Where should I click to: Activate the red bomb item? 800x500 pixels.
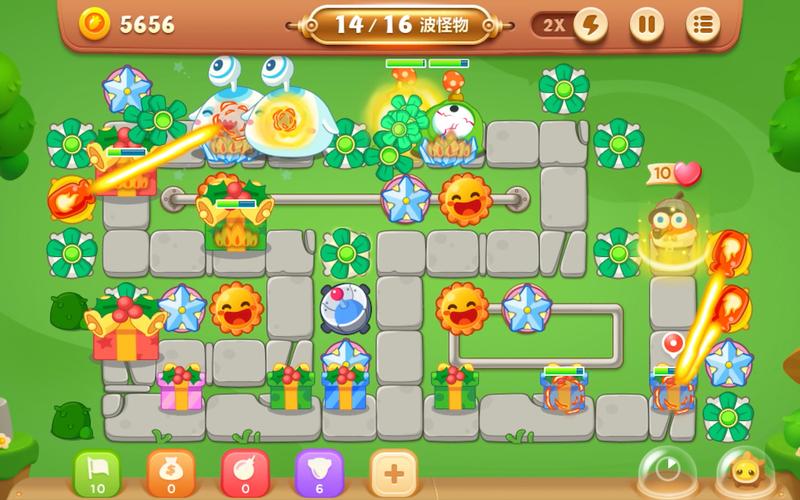(245, 472)
